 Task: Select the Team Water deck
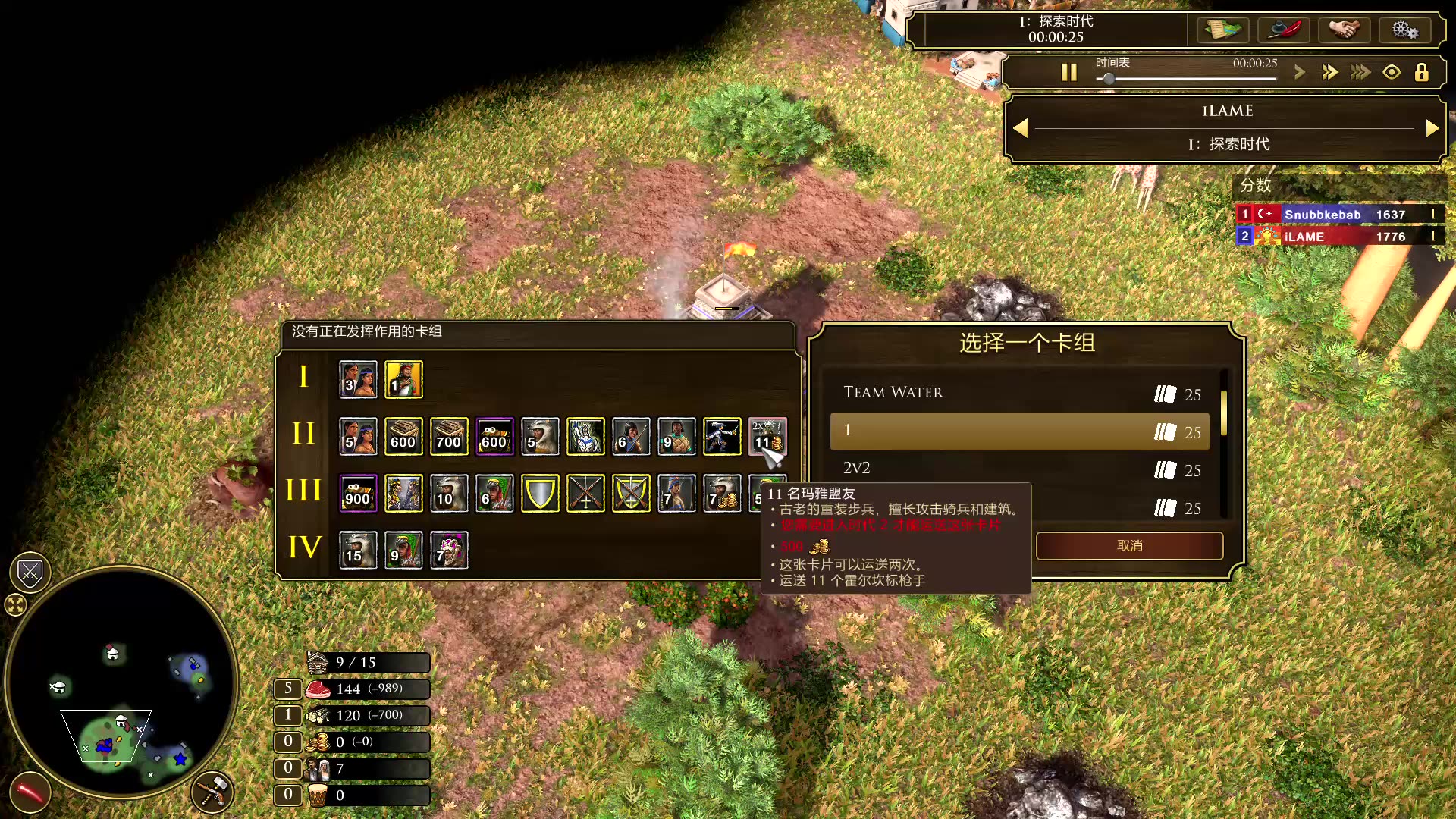coord(1018,393)
